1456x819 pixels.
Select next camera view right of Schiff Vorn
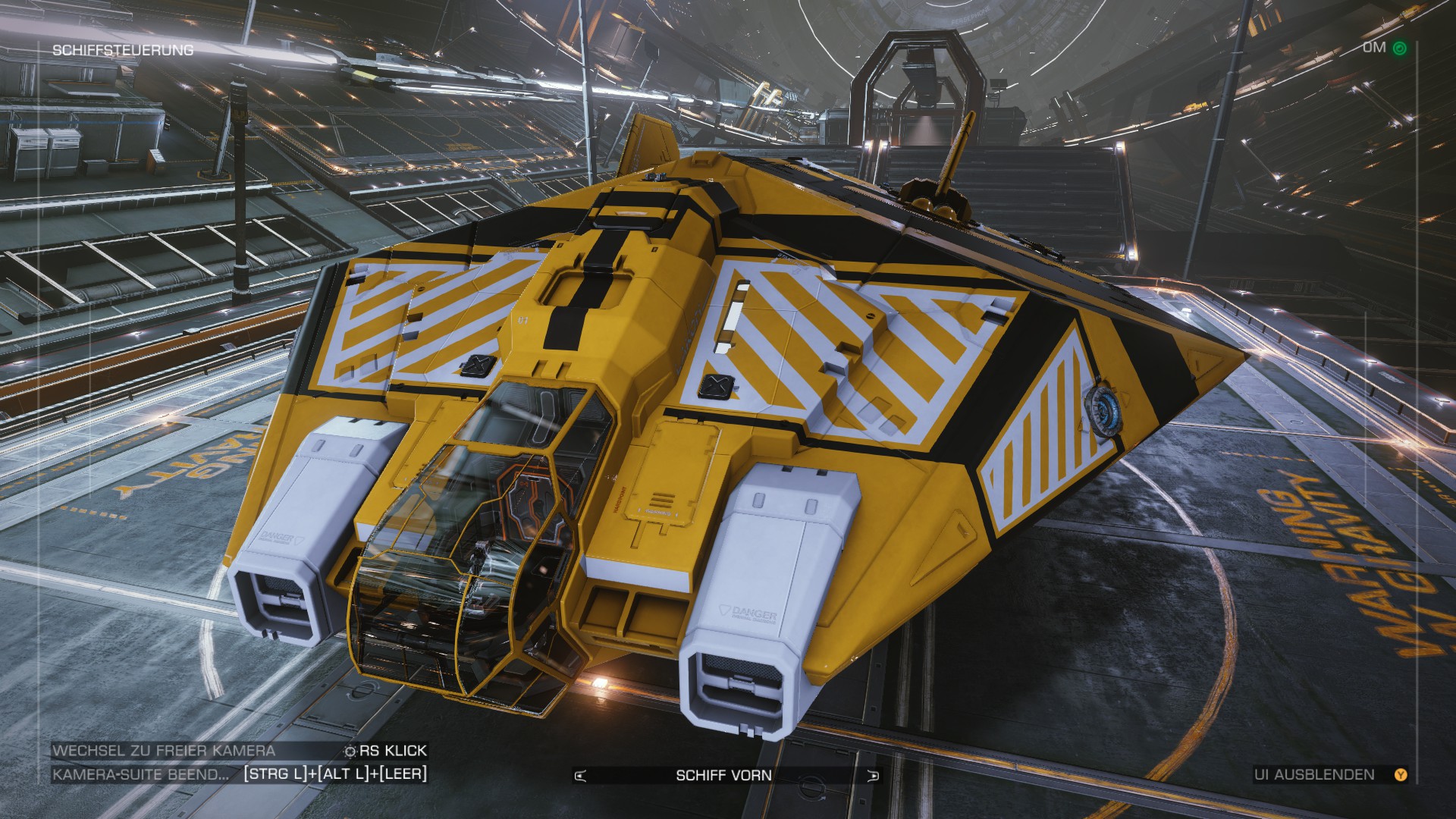[874, 775]
